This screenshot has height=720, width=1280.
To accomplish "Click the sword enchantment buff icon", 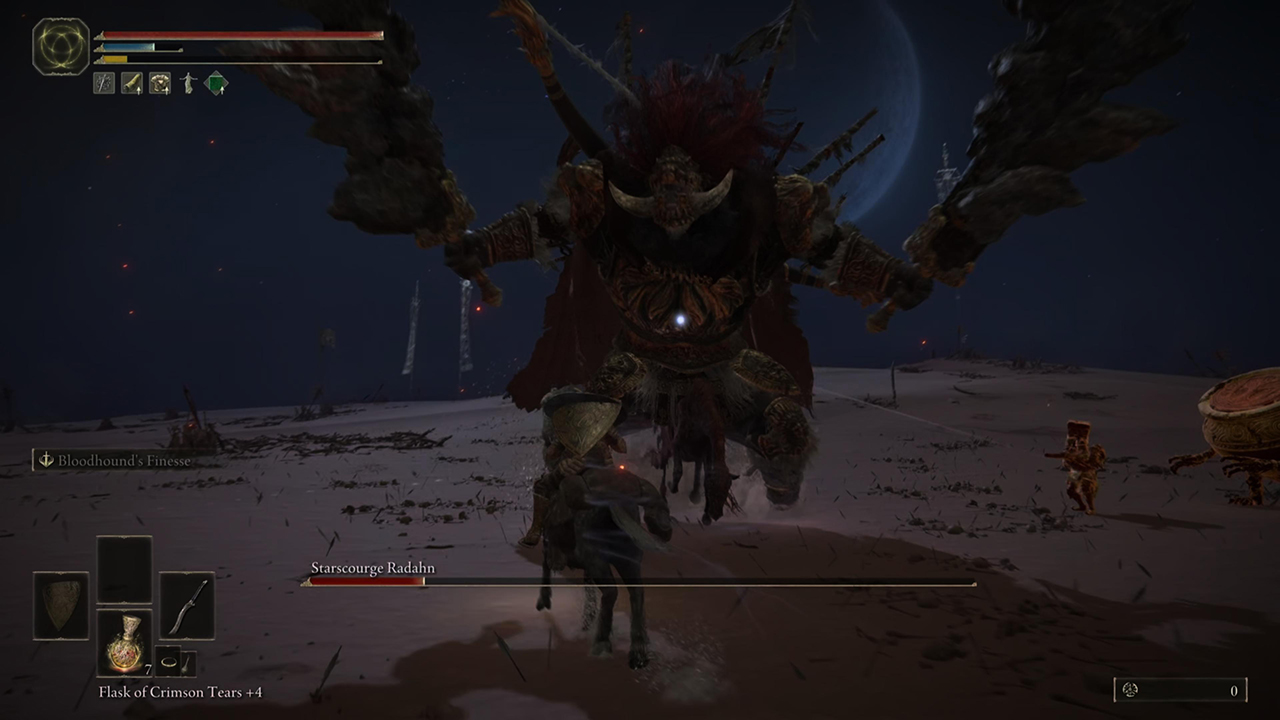I will coord(103,83).
